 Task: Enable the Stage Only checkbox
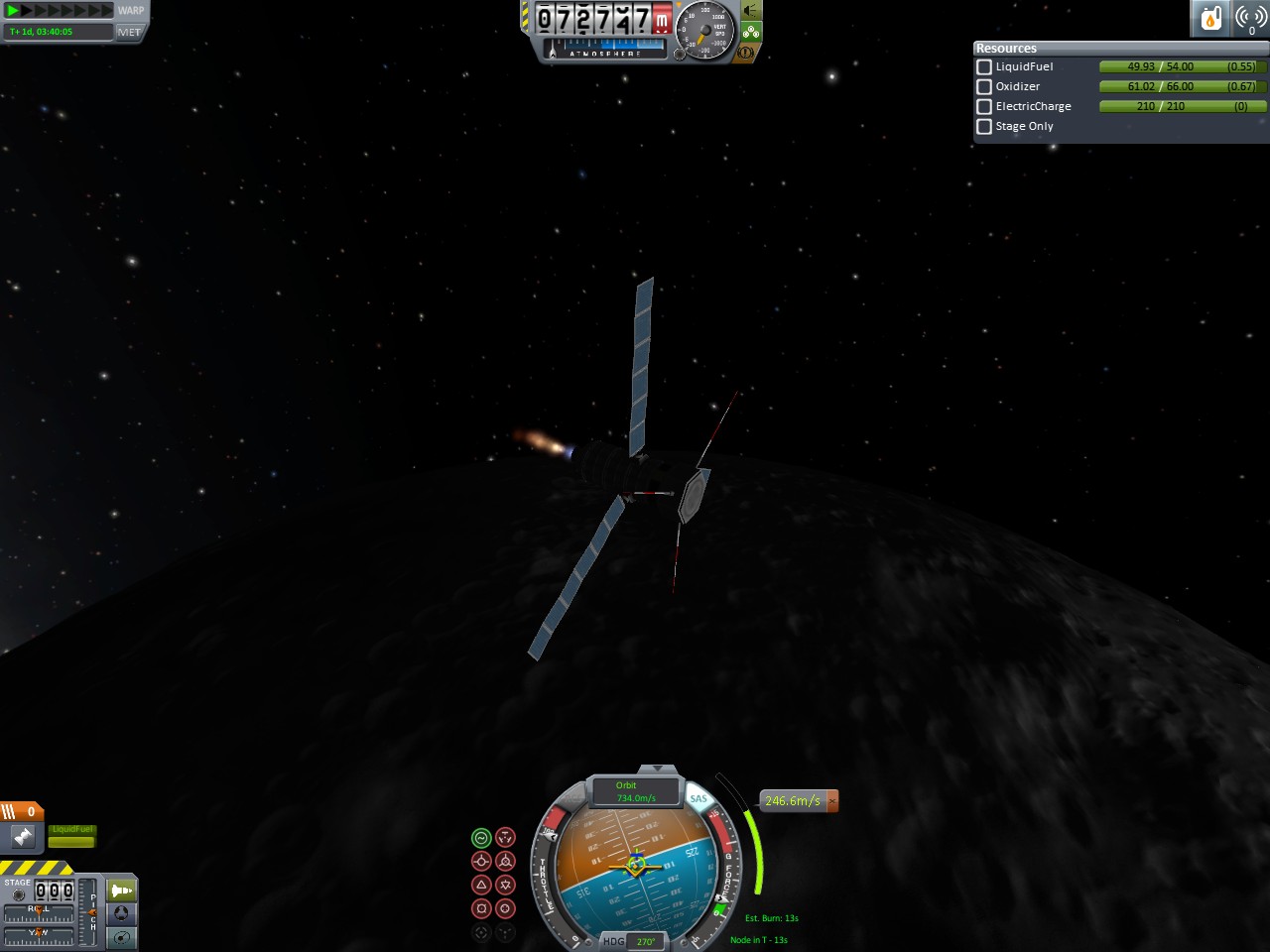pyautogui.click(x=984, y=127)
